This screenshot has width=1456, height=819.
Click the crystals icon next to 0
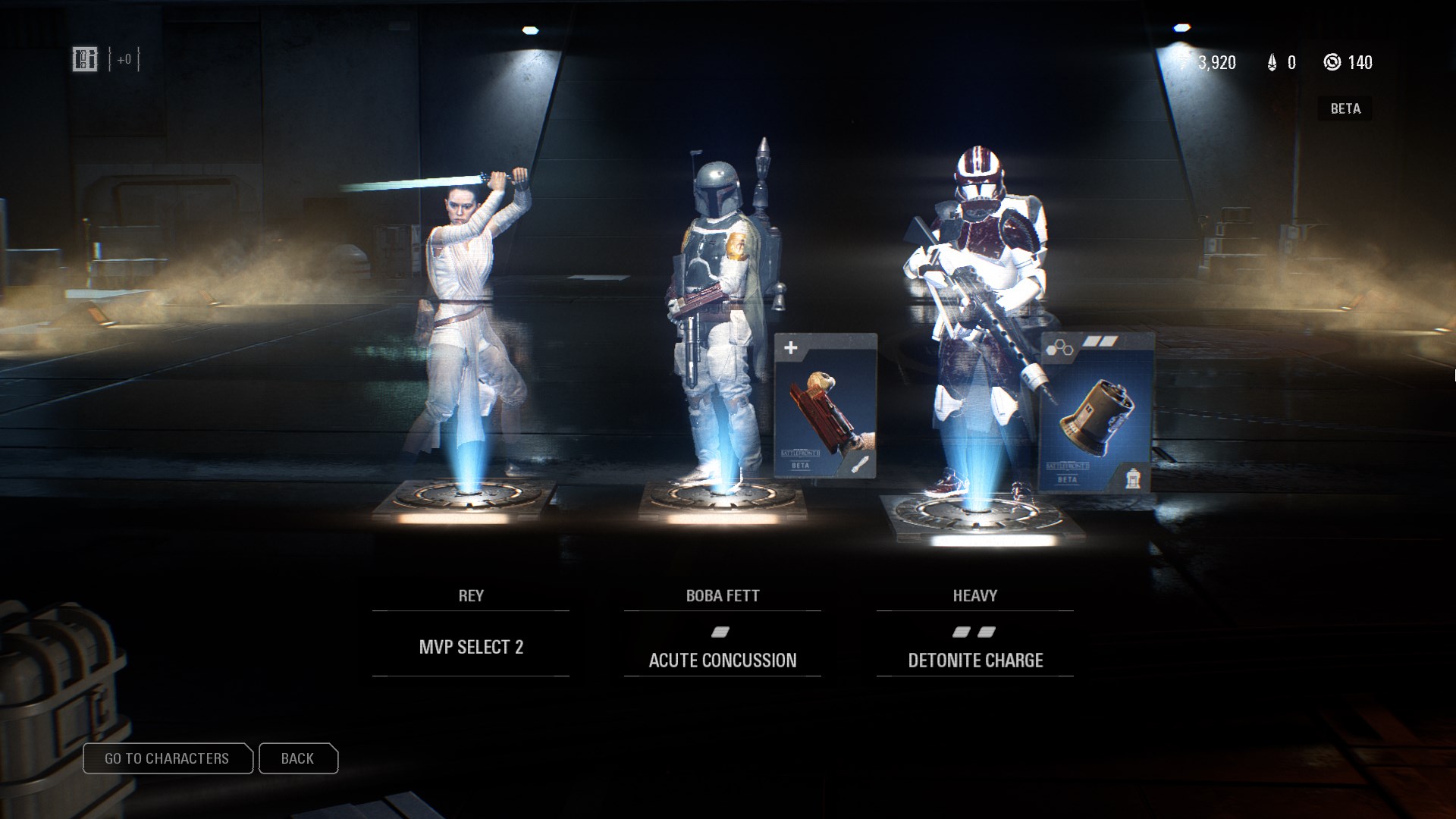coord(1272,63)
